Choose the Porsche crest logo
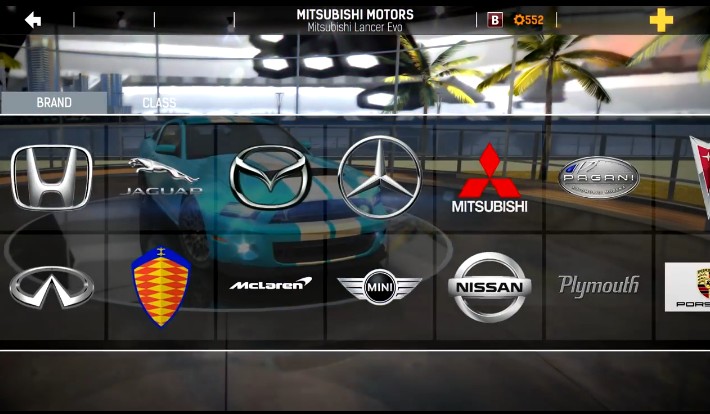This screenshot has width=710, height=414. tap(688, 287)
